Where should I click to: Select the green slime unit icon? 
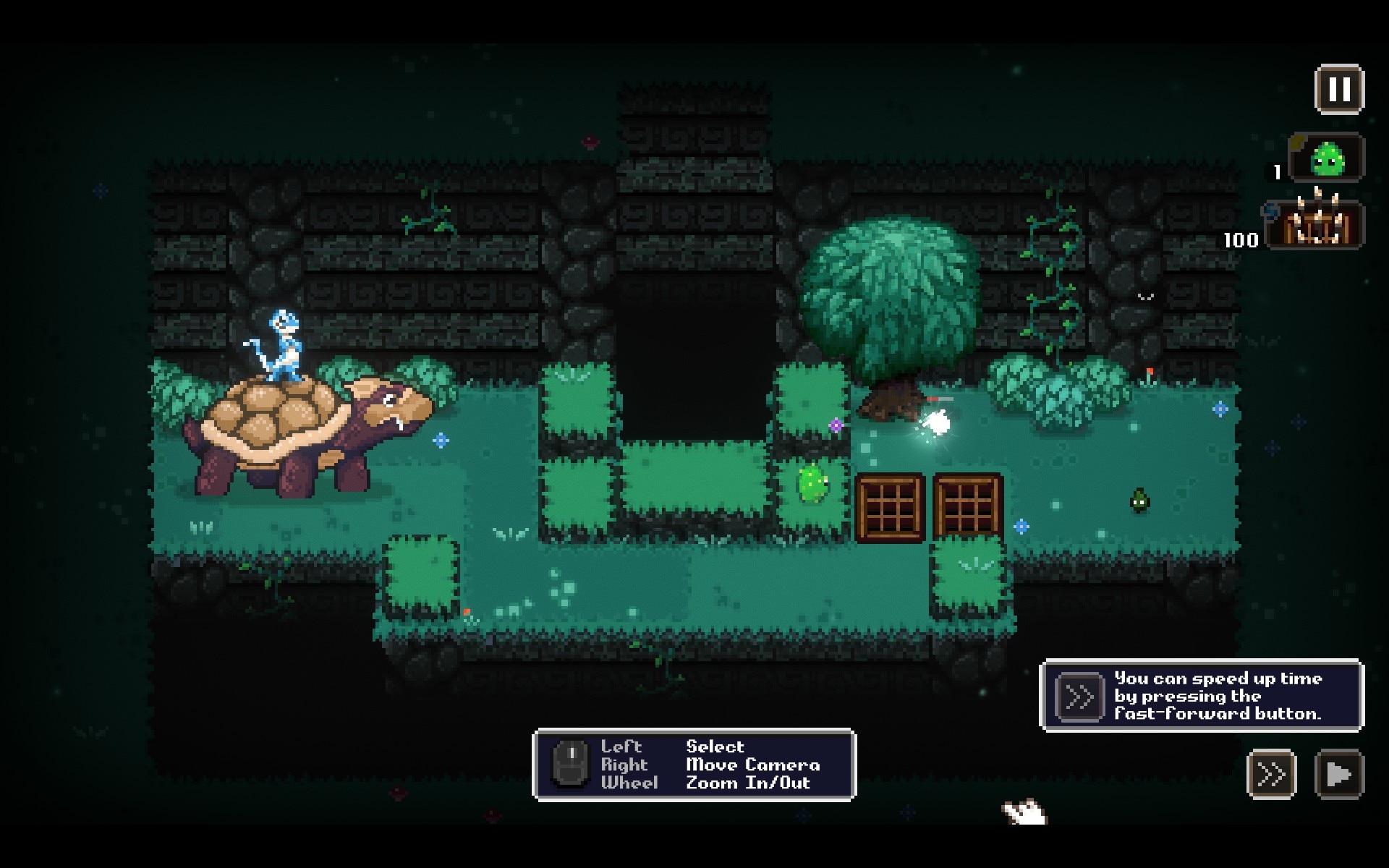(1327, 158)
